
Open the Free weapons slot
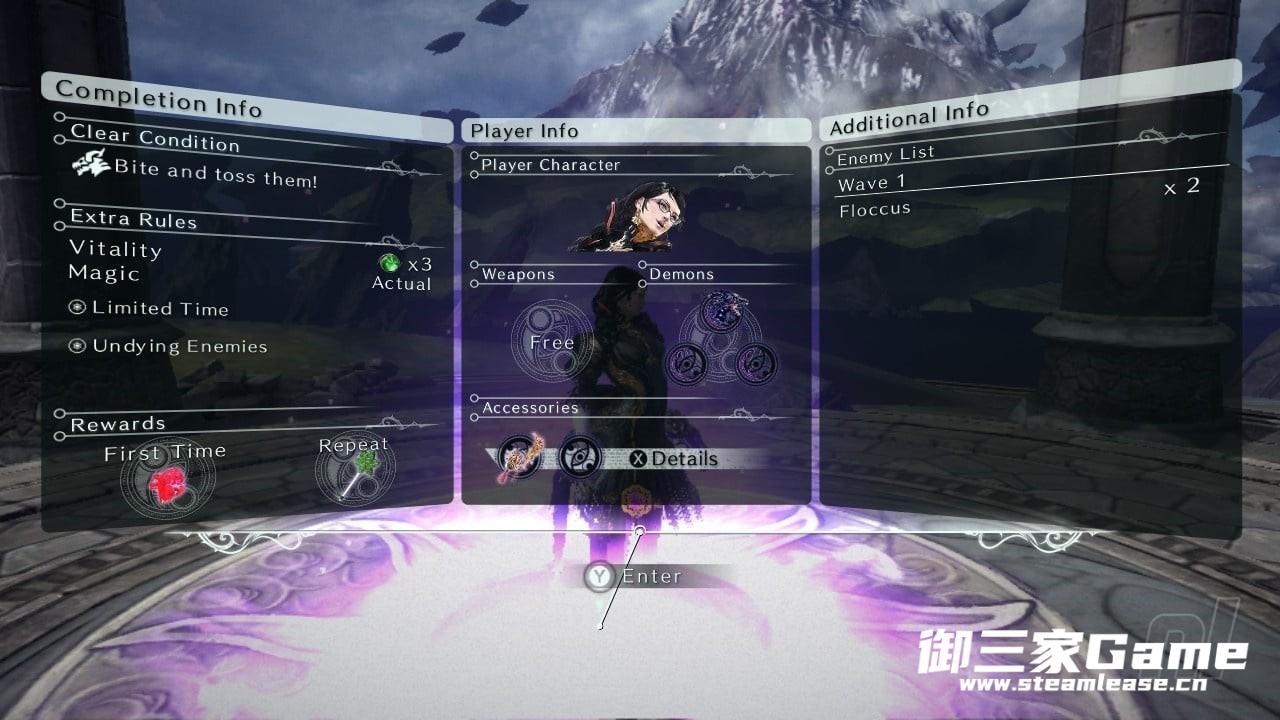click(552, 343)
